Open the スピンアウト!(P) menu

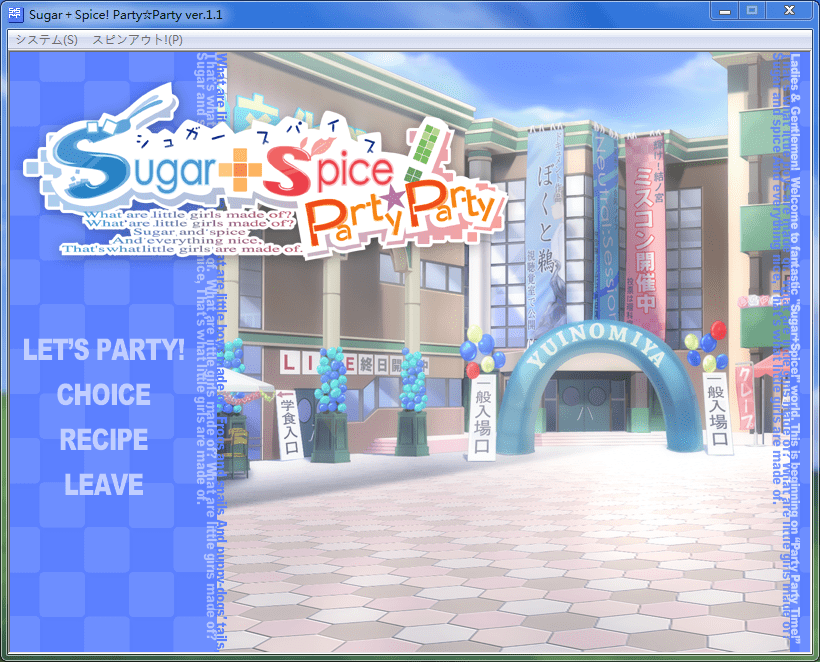137,39
